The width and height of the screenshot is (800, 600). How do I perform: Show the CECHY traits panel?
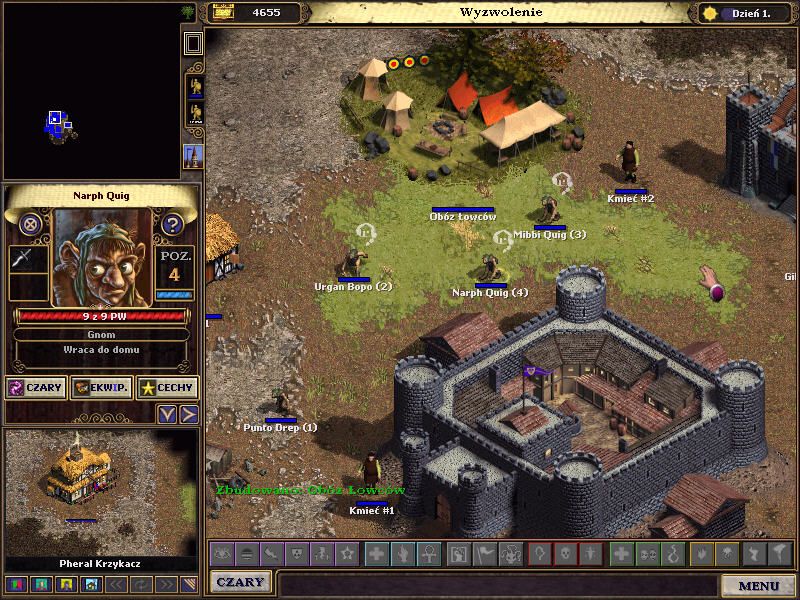click(167, 387)
